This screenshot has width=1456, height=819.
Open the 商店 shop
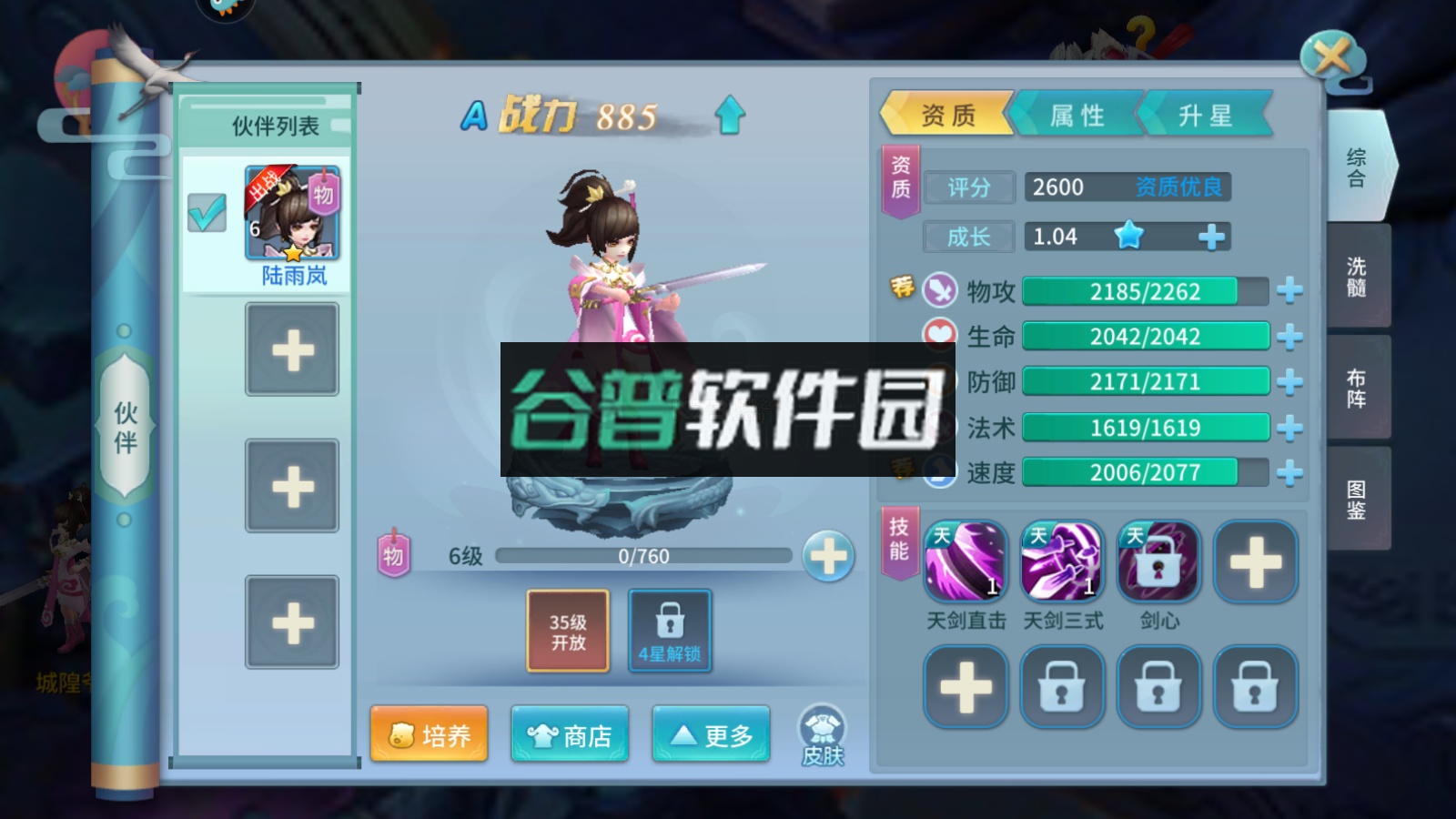click(x=569, y=733)
